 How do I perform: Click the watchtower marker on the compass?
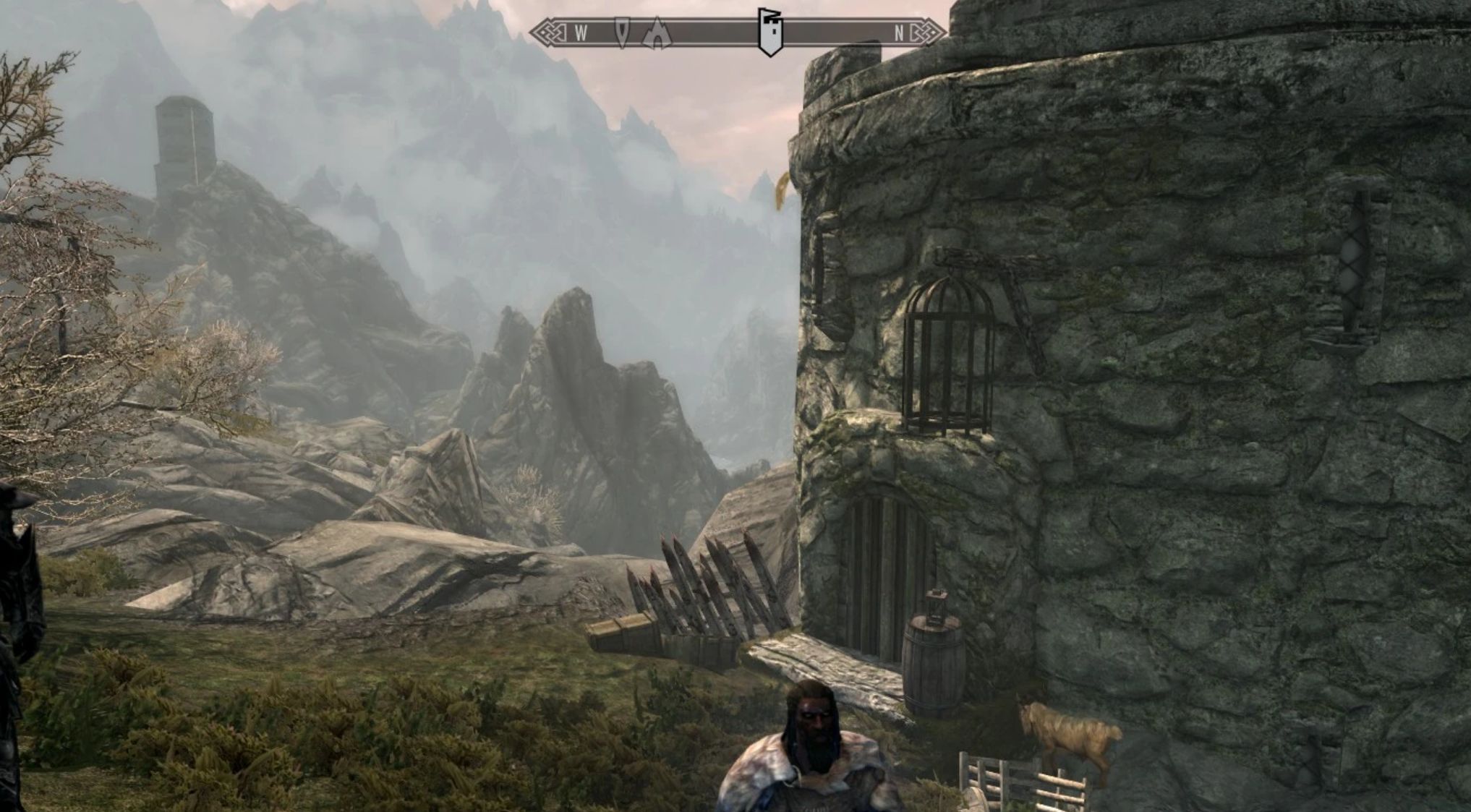coord(768,32)
